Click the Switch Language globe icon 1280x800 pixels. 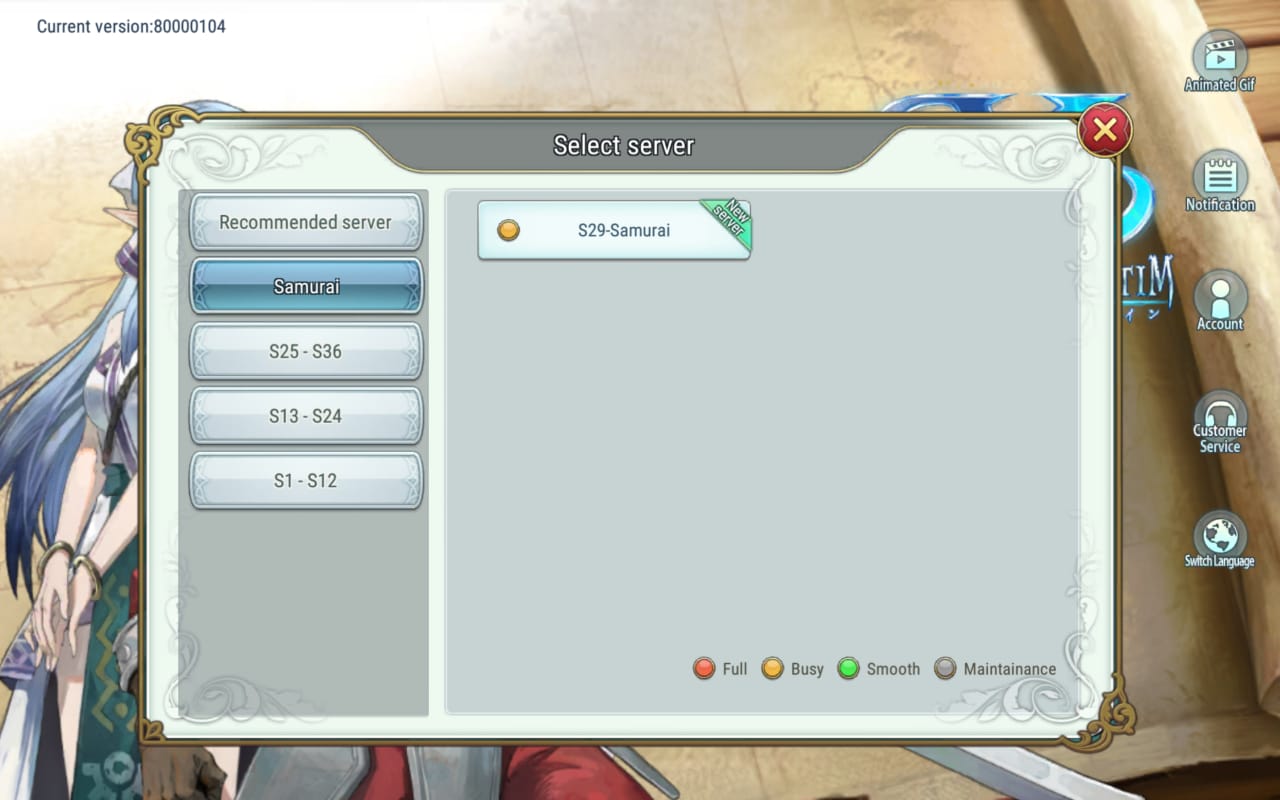[x=1220, y=536]
